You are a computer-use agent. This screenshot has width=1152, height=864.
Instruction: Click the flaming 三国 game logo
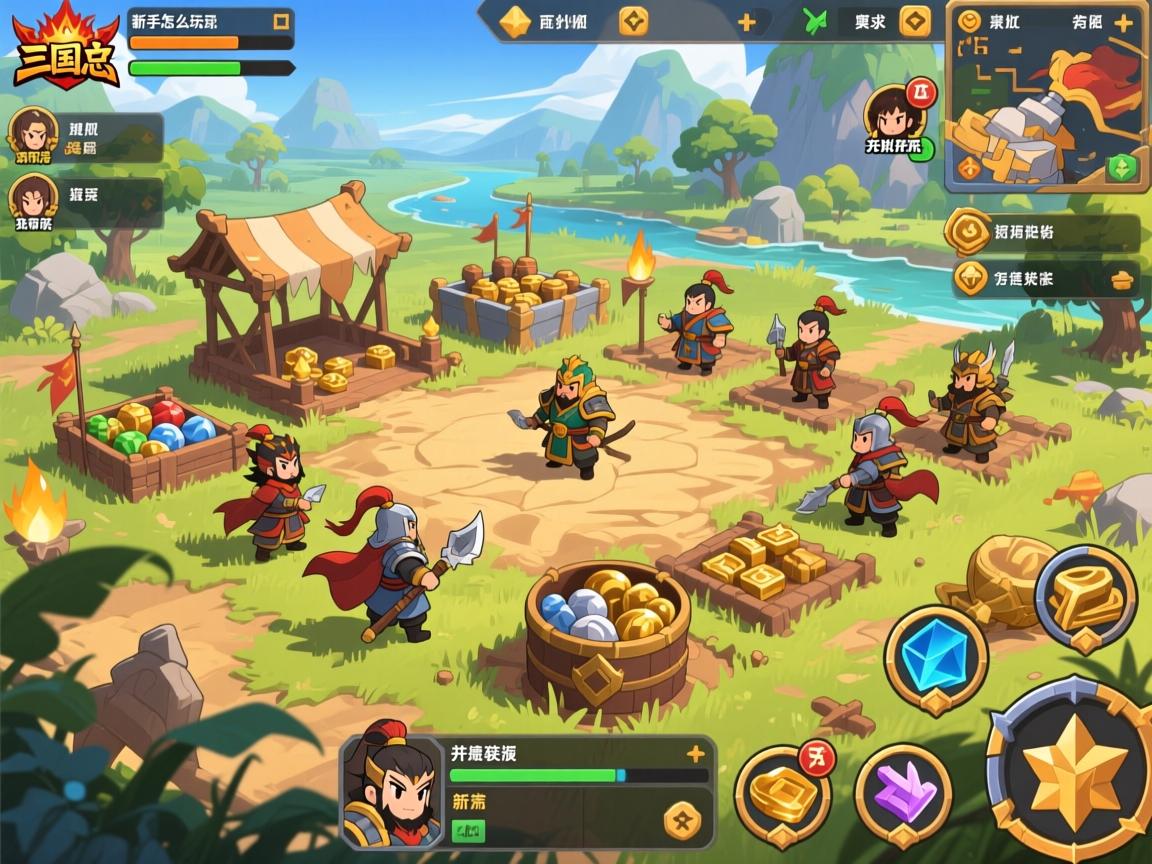click(x=66, y=47)
